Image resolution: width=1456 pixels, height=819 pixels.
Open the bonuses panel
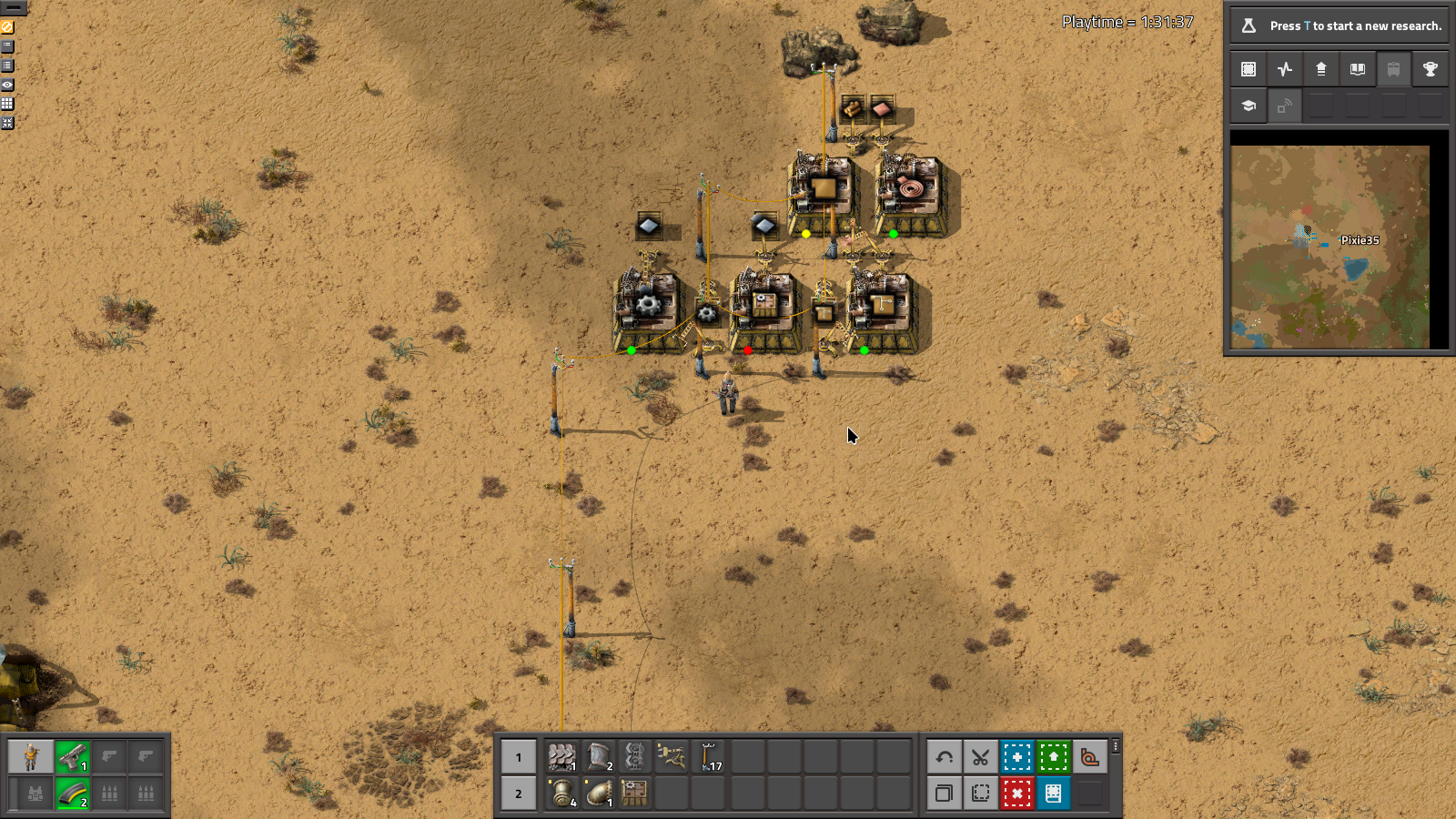(x=1320, y=68)
